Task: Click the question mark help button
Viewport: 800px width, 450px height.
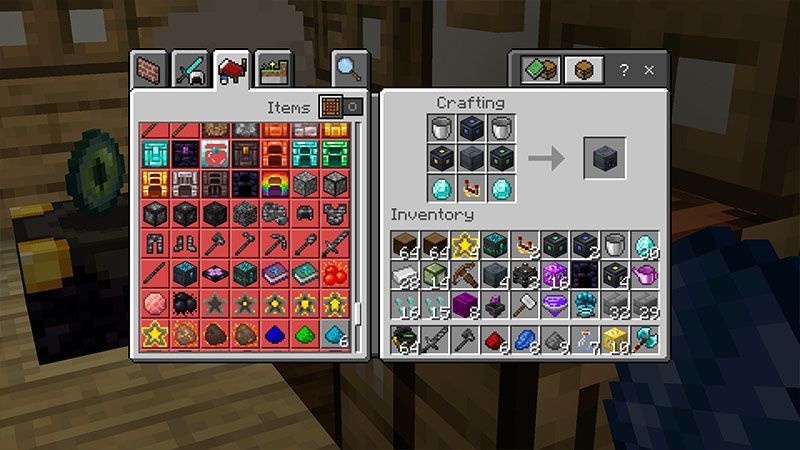Action: [x=624, y=70]
